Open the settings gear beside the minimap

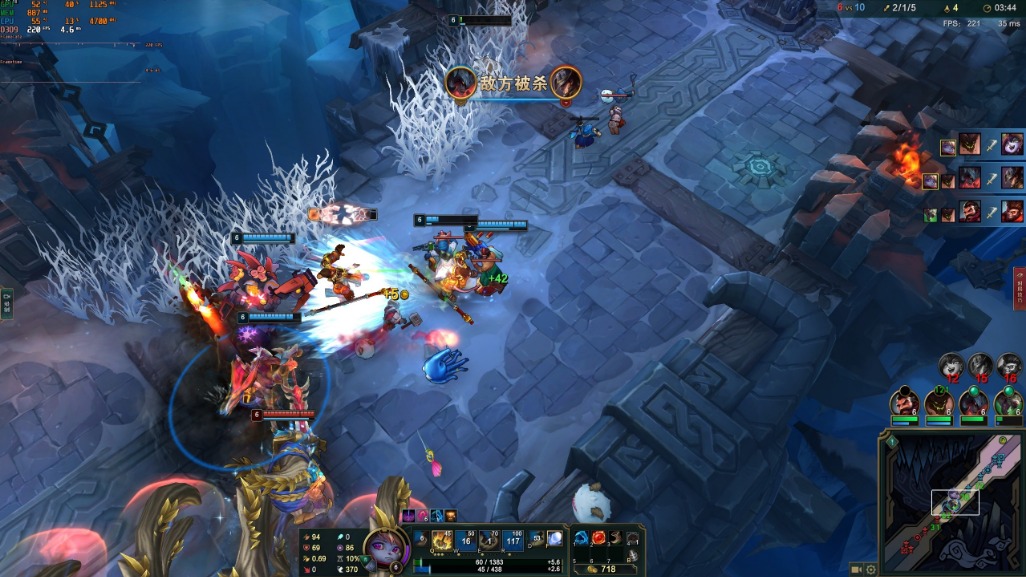(x=871, y=569)
